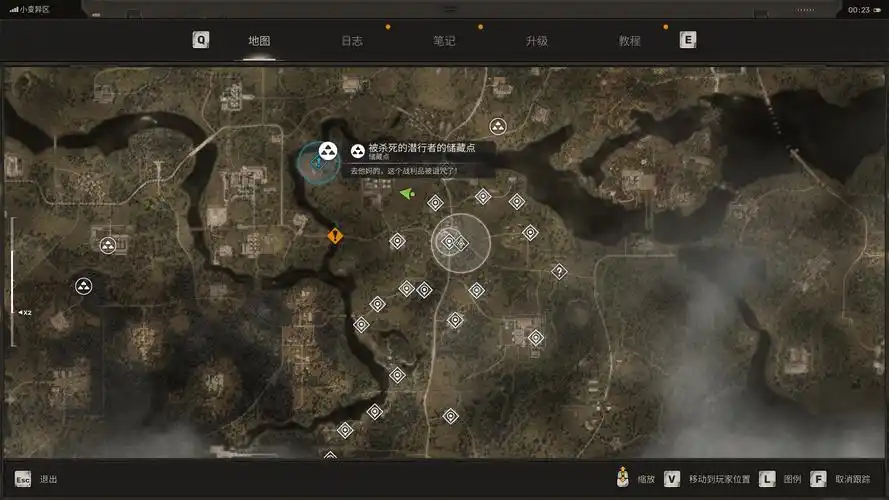
Task: Choose the 退出 exit option
Action: tap(48, 480)
